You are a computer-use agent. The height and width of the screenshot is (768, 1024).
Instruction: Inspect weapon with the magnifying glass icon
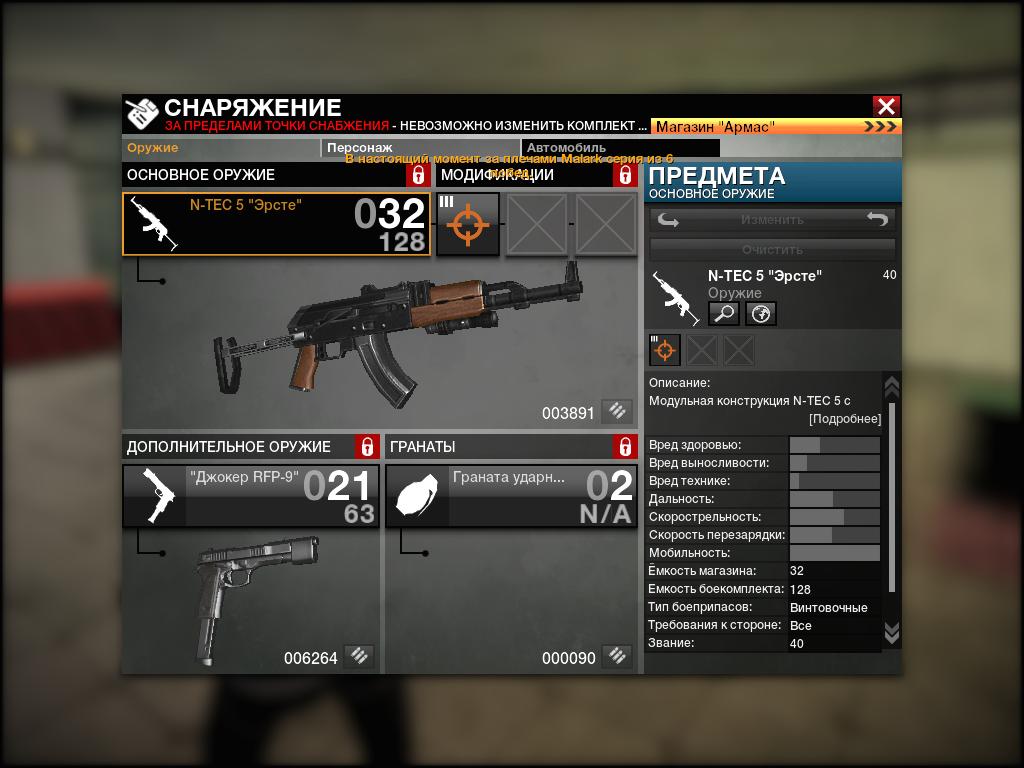click(724, 314)
